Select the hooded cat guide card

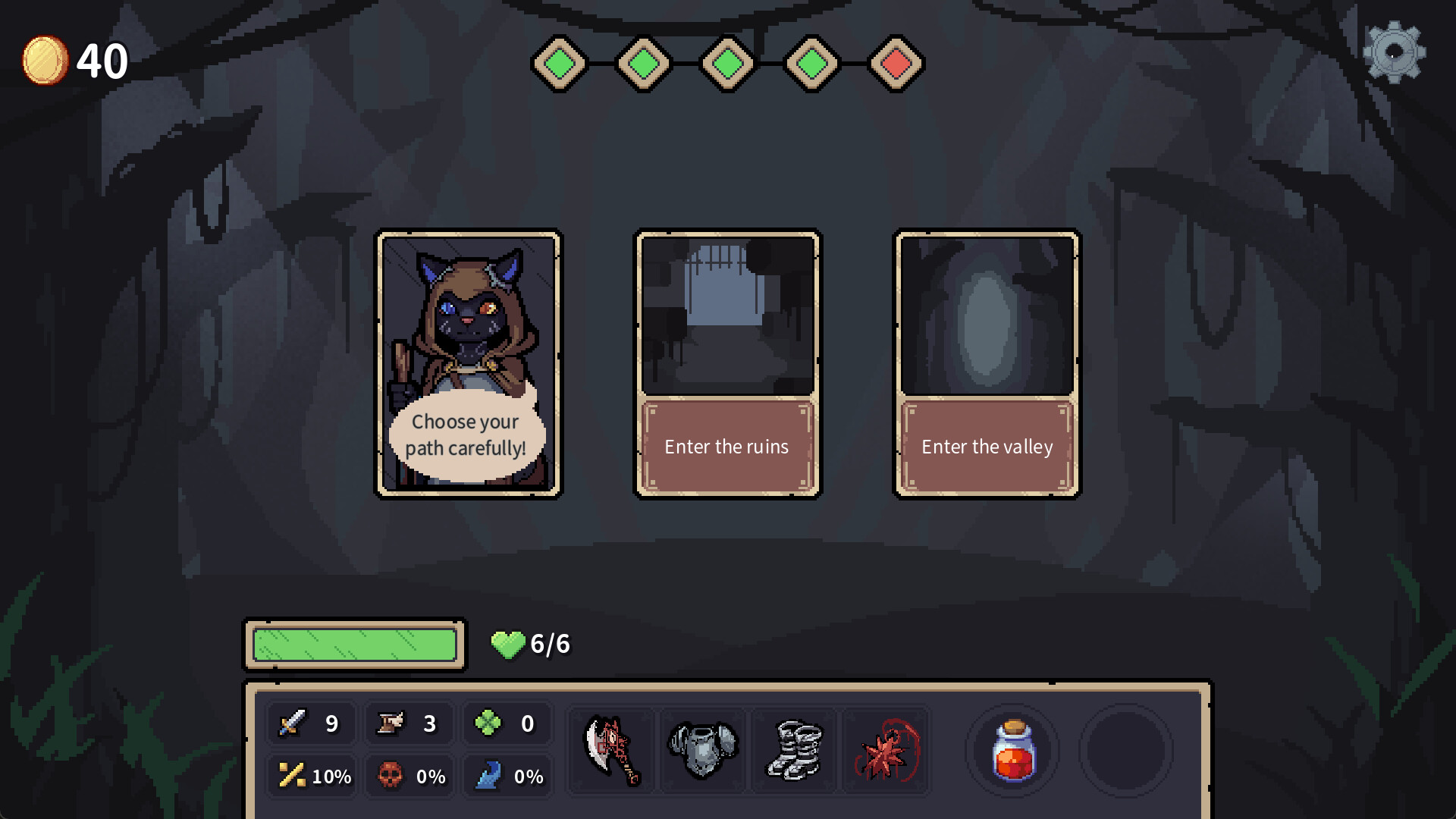coord(469,364)
